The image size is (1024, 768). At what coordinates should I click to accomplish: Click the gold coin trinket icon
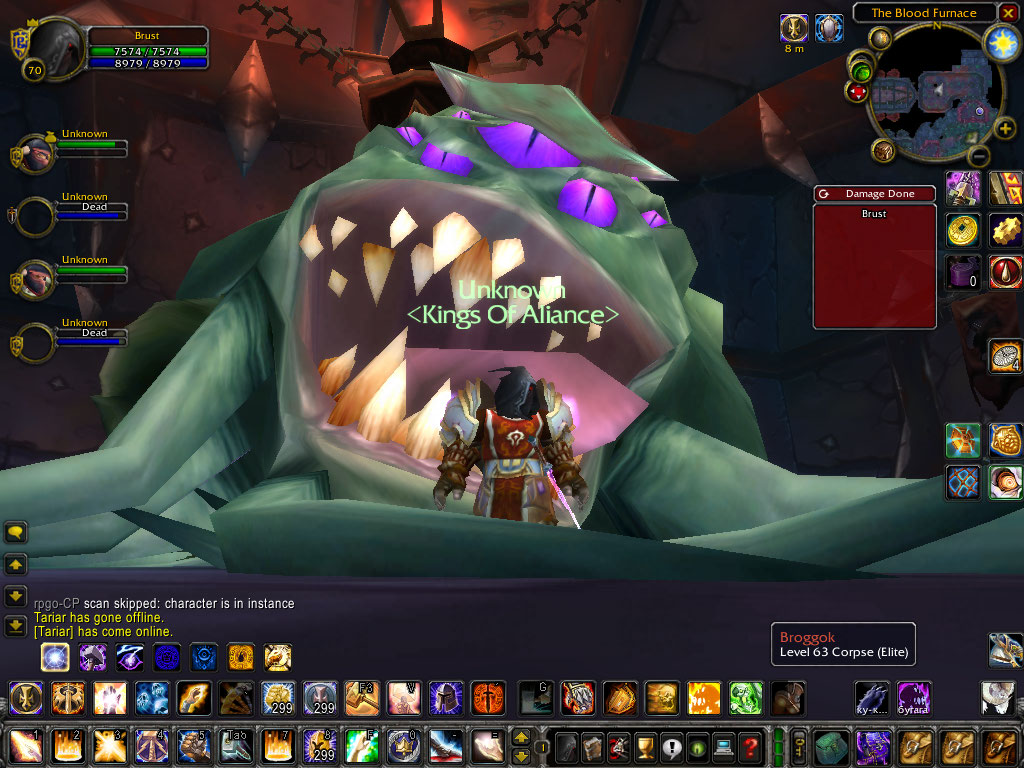[963, 230]
